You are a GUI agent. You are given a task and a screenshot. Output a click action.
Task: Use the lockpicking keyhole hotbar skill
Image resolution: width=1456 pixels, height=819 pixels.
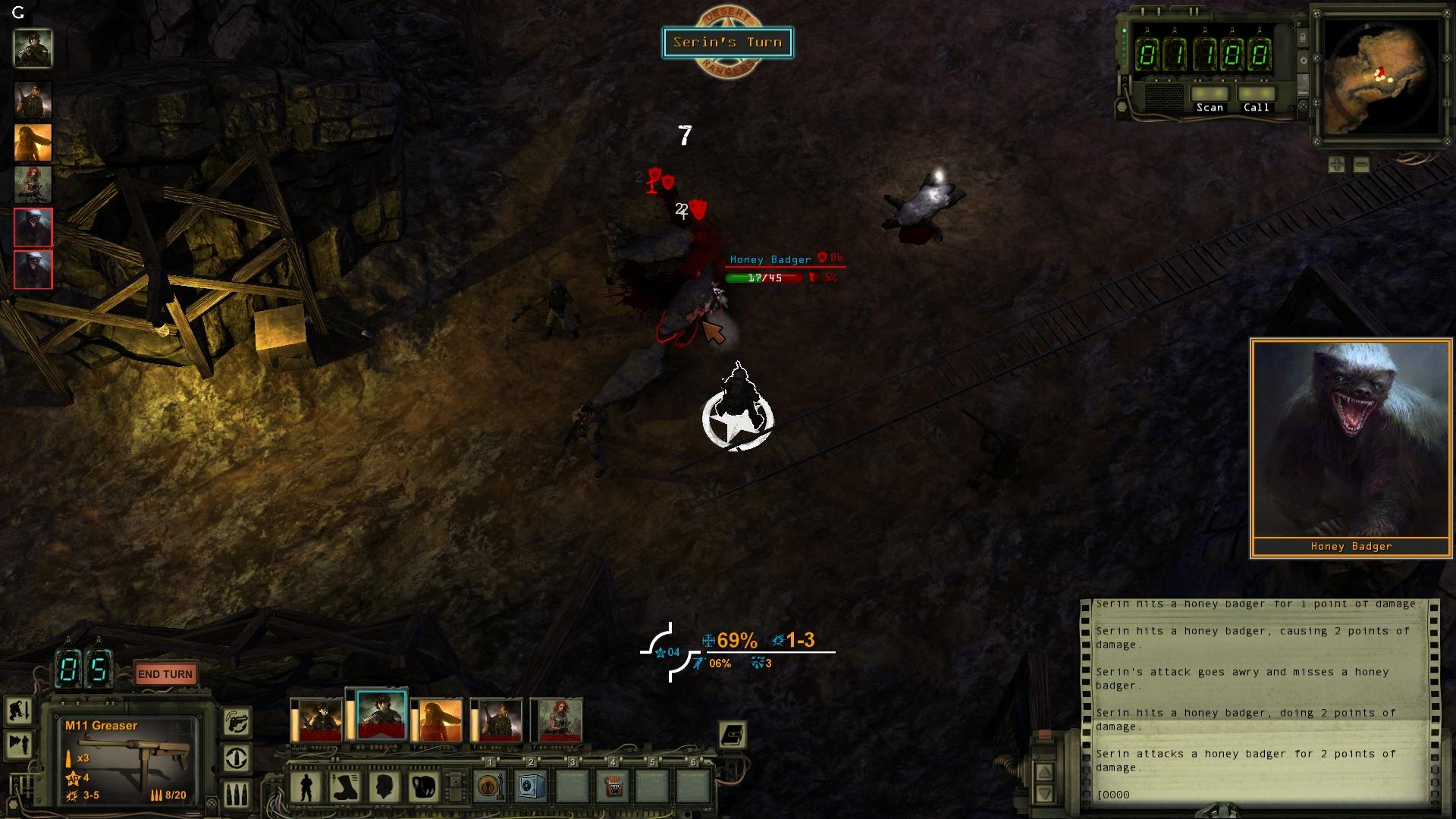point(490,786)
